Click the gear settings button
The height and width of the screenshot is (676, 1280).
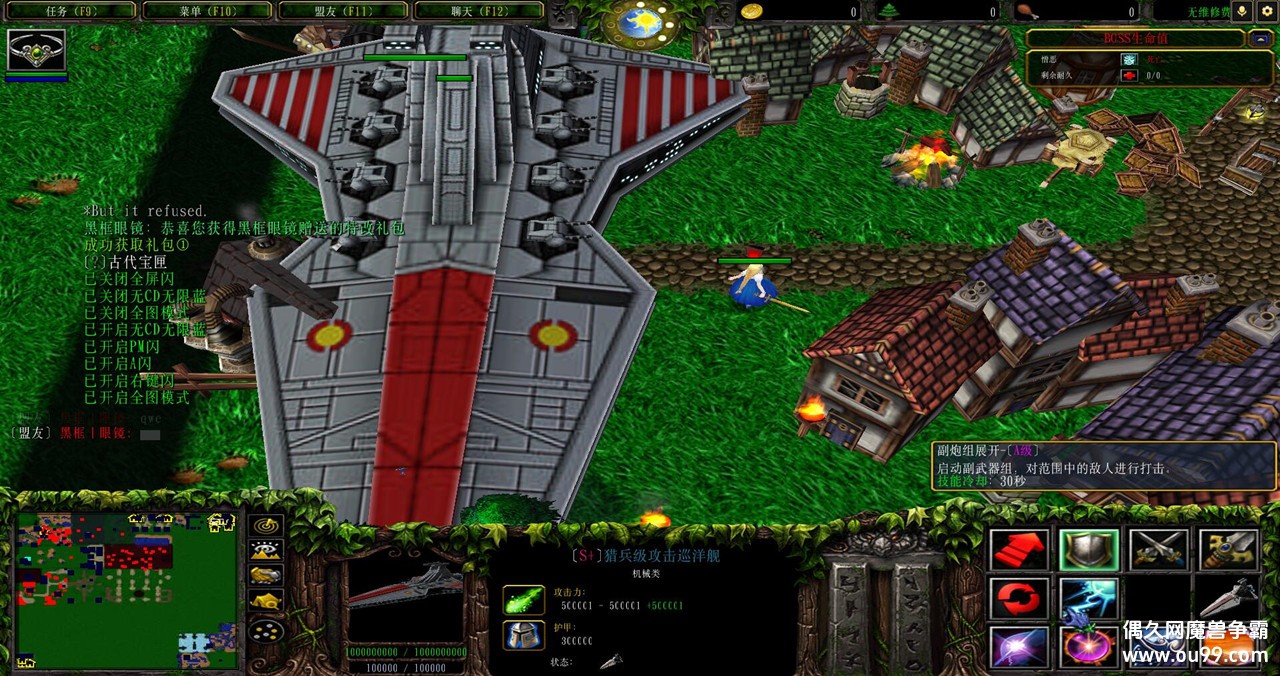coord(1267,11)
